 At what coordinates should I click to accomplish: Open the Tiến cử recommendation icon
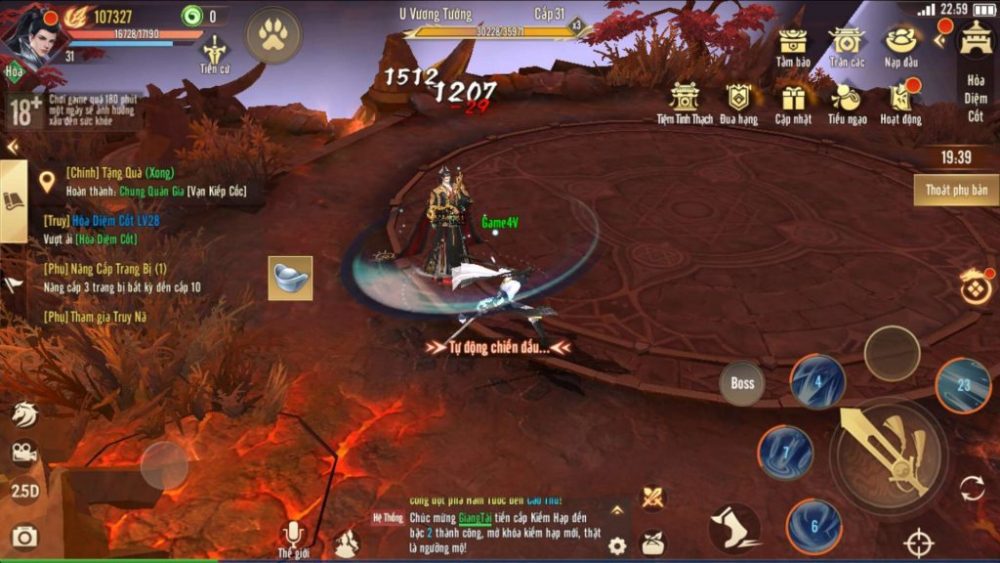click(215, 53)
